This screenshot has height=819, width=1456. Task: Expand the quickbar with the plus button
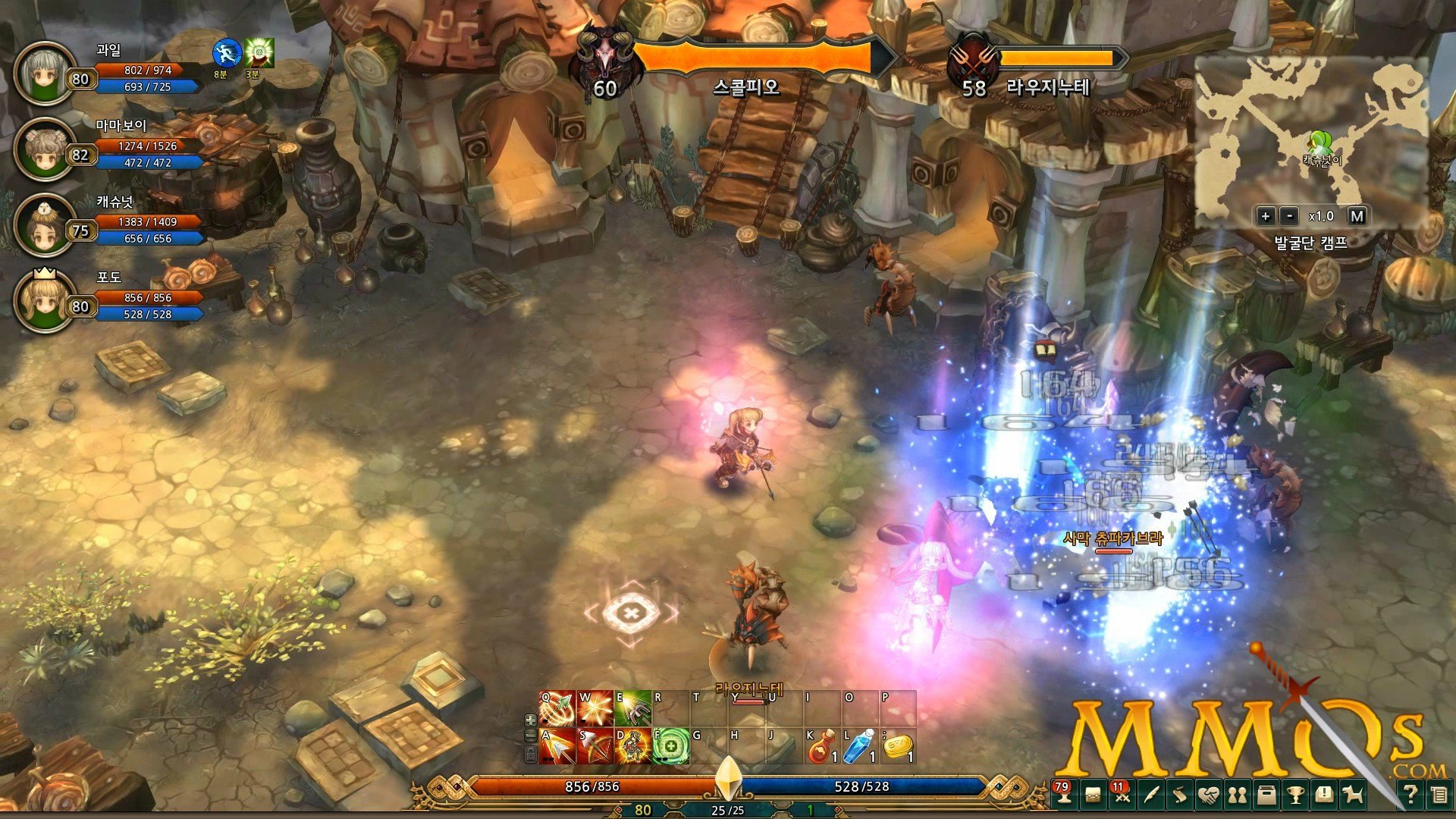pos(529,720)
